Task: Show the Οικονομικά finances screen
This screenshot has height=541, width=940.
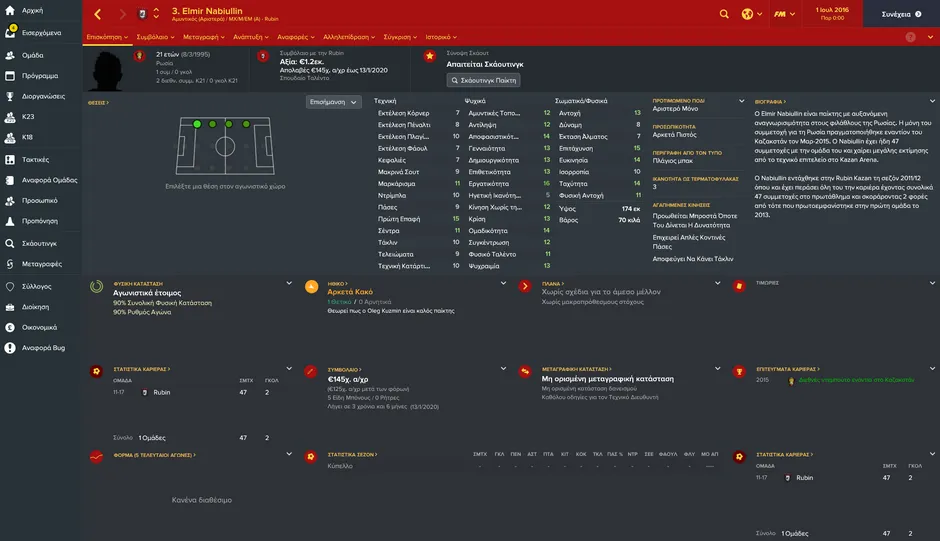Action: (x=40, y=327)
